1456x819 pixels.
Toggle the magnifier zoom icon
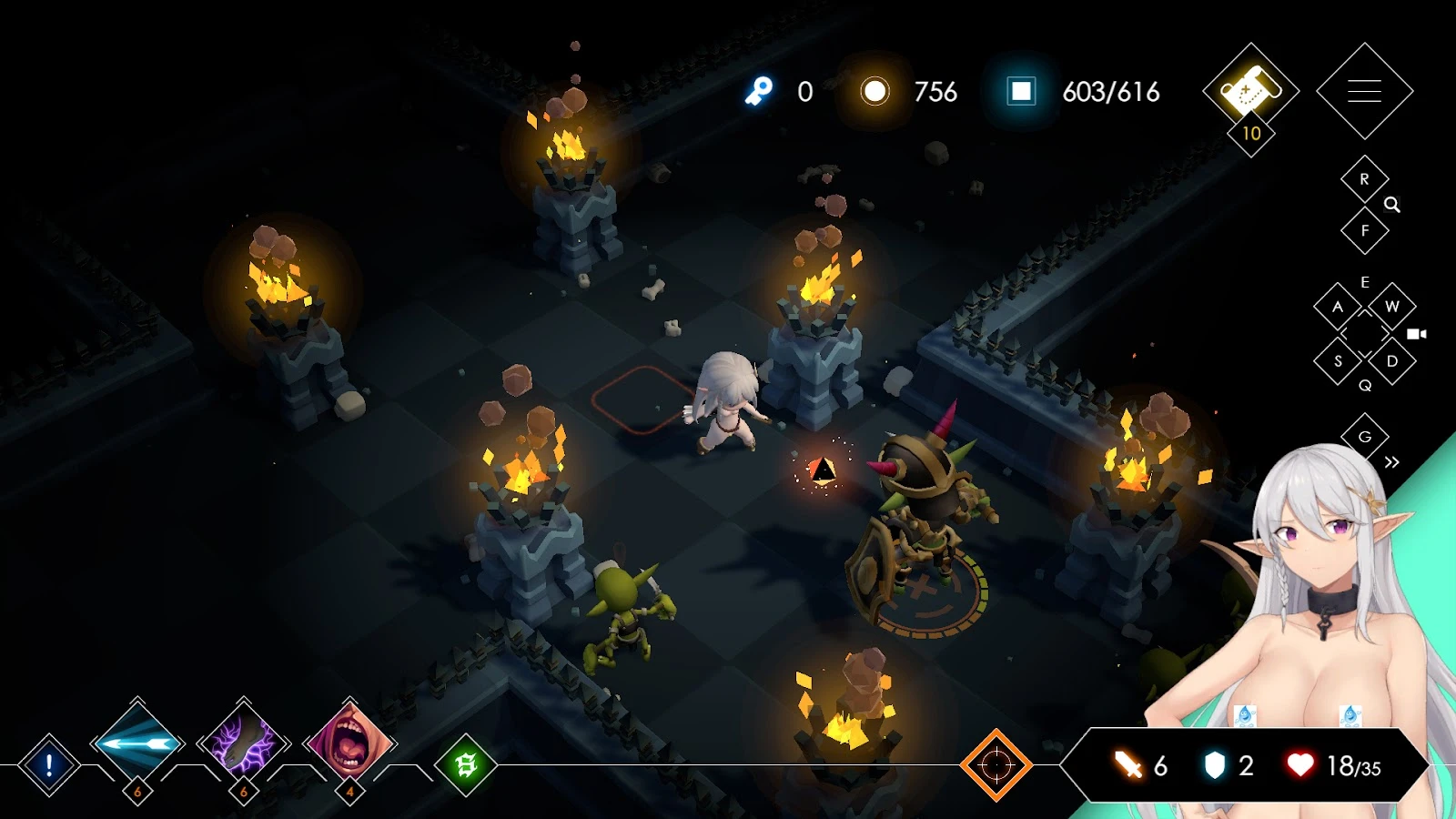(1392, 206)
